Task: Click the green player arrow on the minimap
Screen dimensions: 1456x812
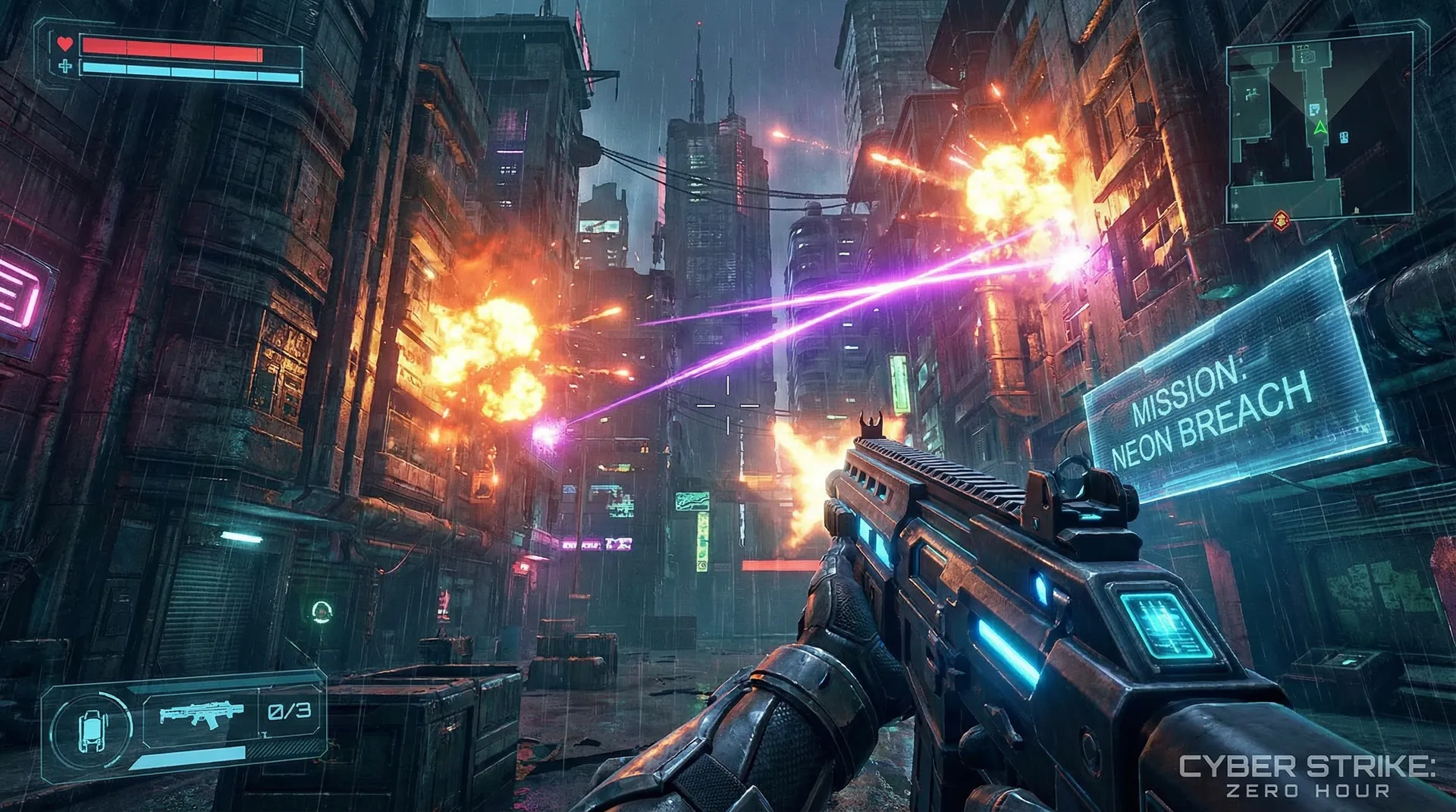Action: [x=1320, y=127]
